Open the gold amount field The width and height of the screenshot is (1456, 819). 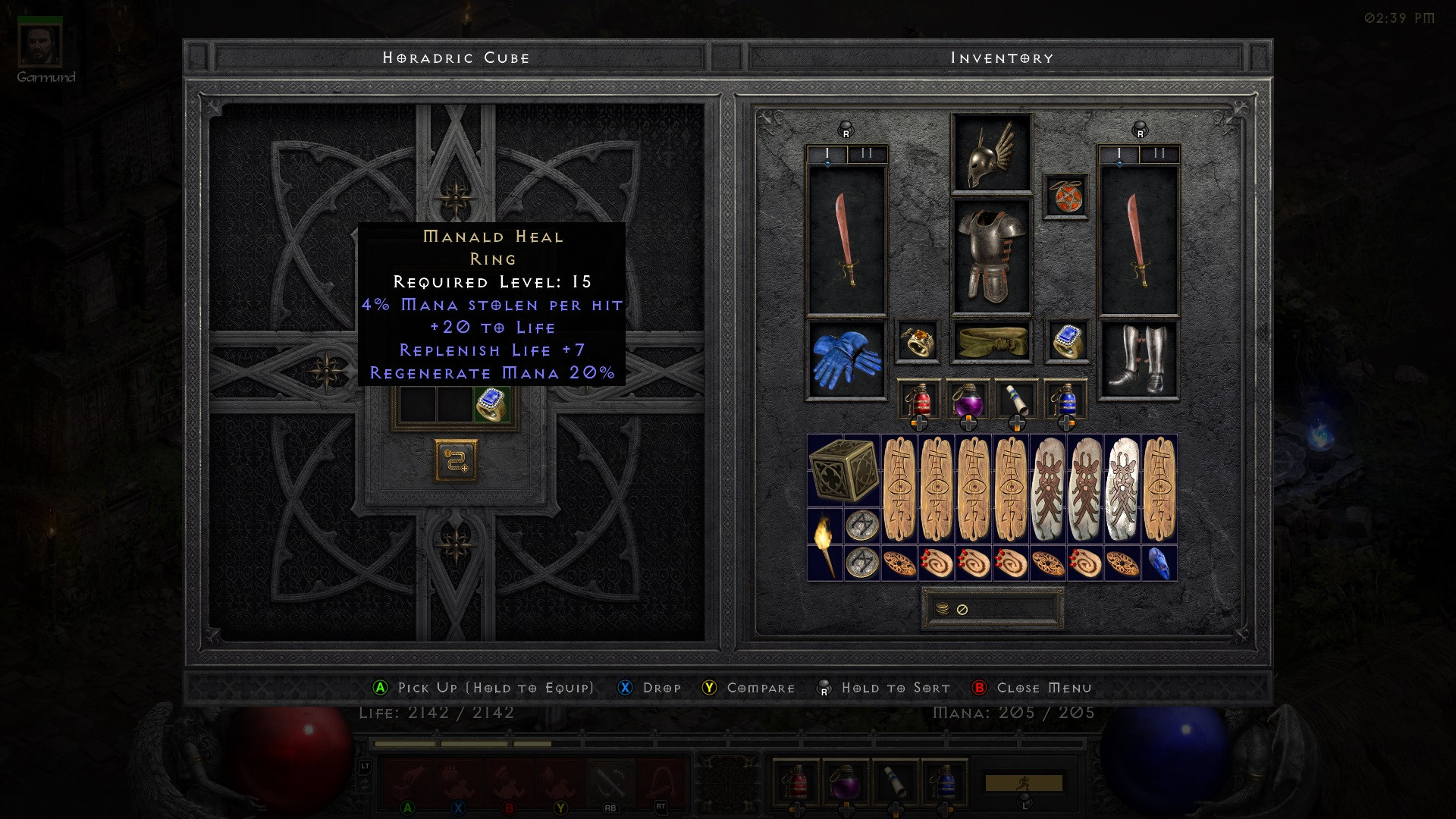pyautogui.click(x=992, y=609)
